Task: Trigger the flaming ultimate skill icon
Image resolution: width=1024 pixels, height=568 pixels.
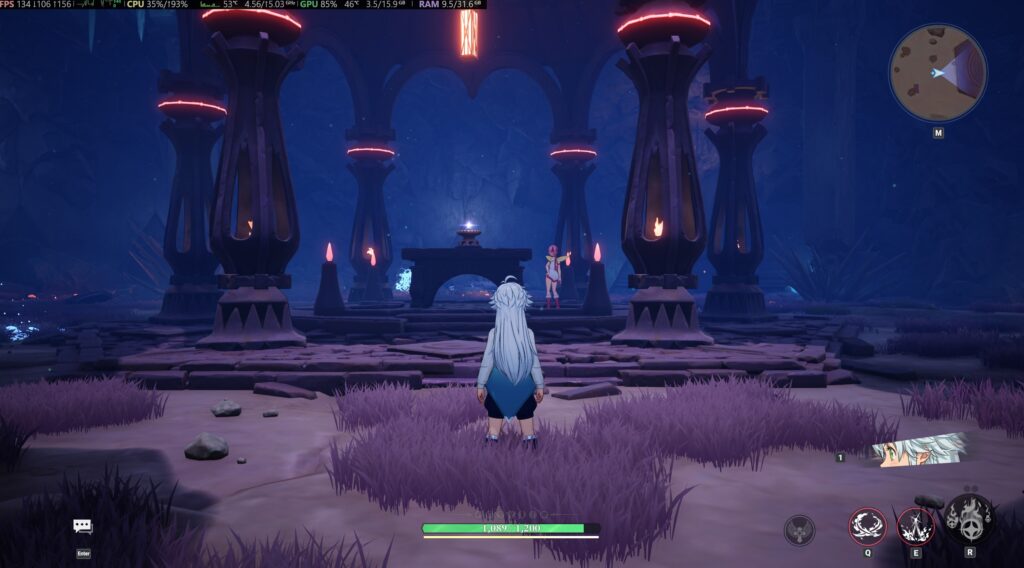Action: [969, 519]
